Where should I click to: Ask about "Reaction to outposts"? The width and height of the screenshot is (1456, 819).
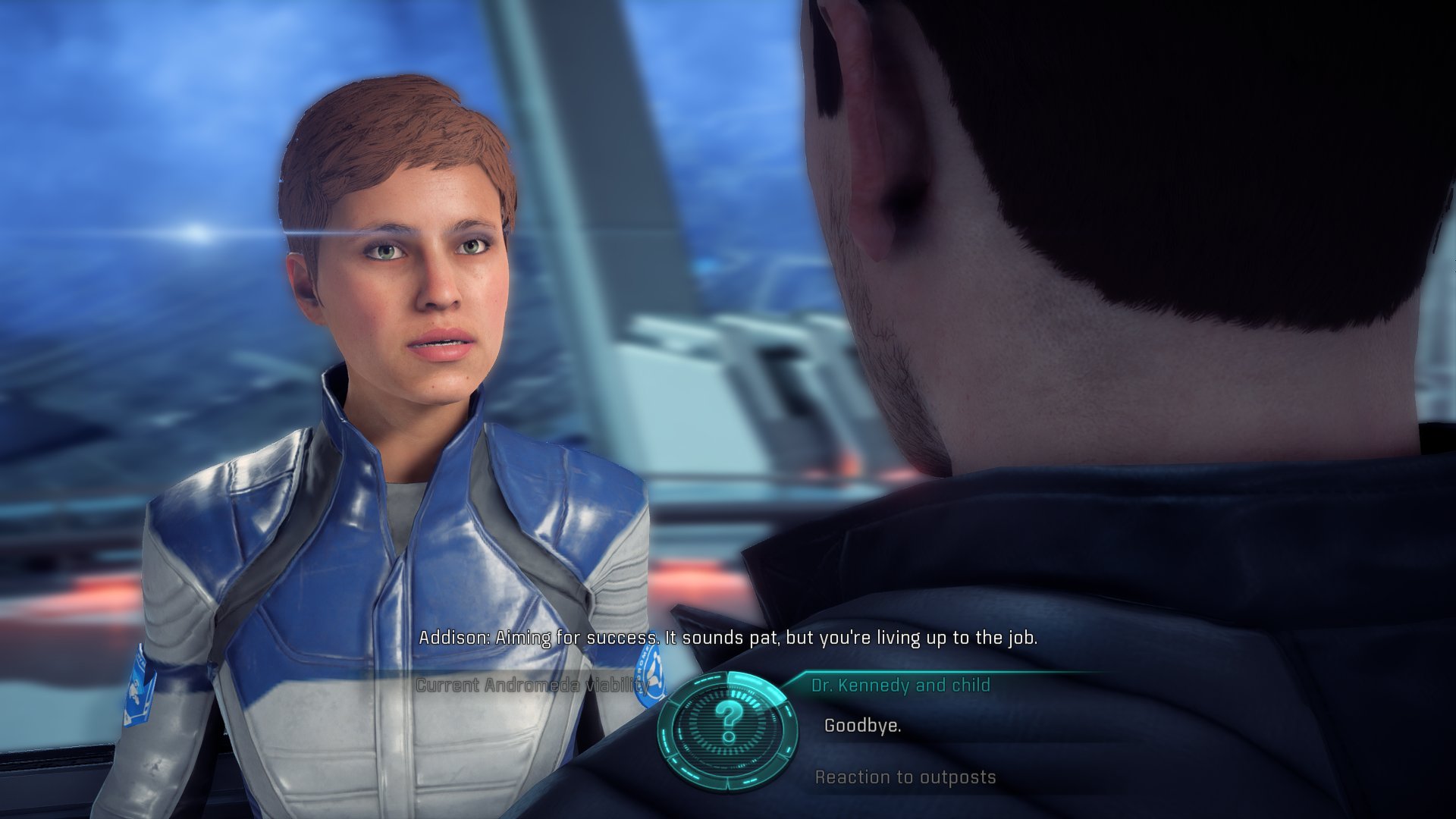click(x=905, y=777)
